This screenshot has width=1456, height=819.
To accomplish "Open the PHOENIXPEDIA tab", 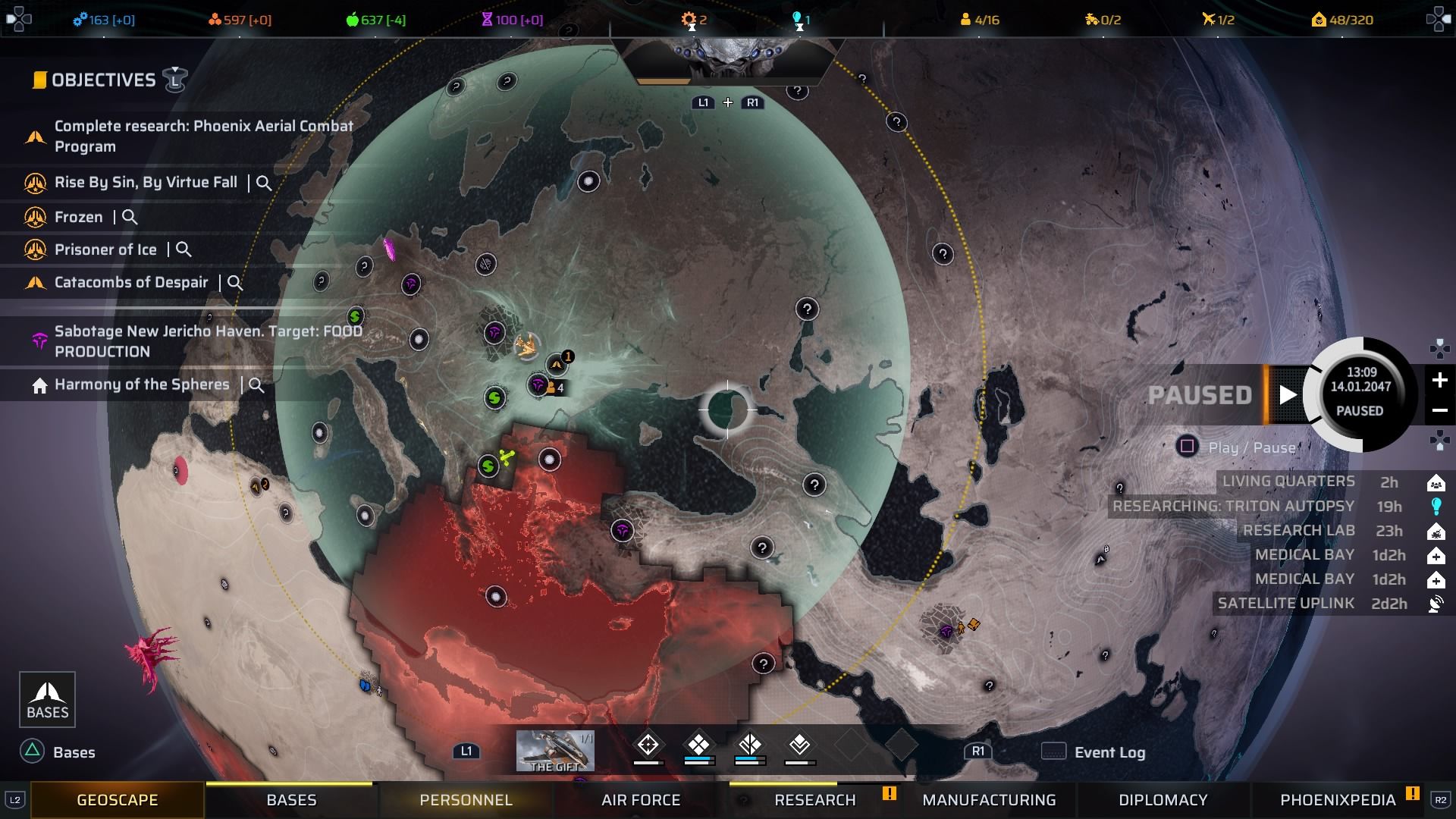I will (x=1338, y=799).
